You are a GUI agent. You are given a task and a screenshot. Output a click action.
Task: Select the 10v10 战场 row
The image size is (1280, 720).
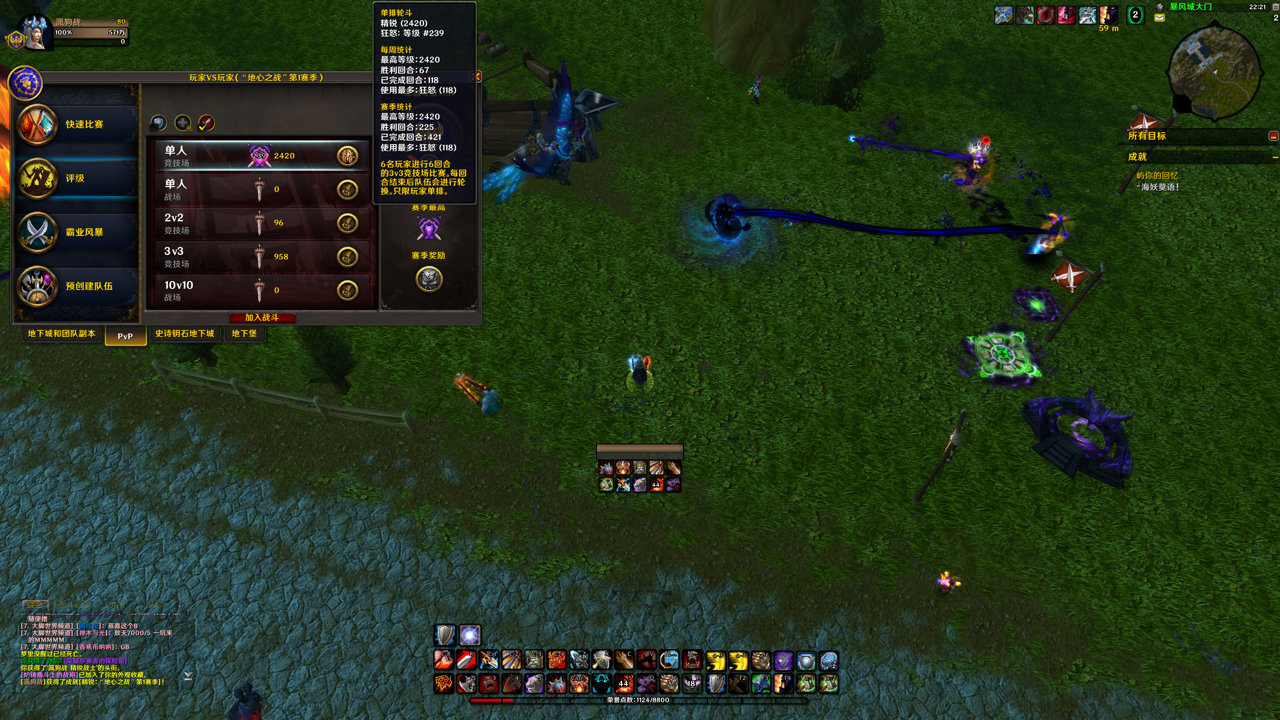point(262,290)
